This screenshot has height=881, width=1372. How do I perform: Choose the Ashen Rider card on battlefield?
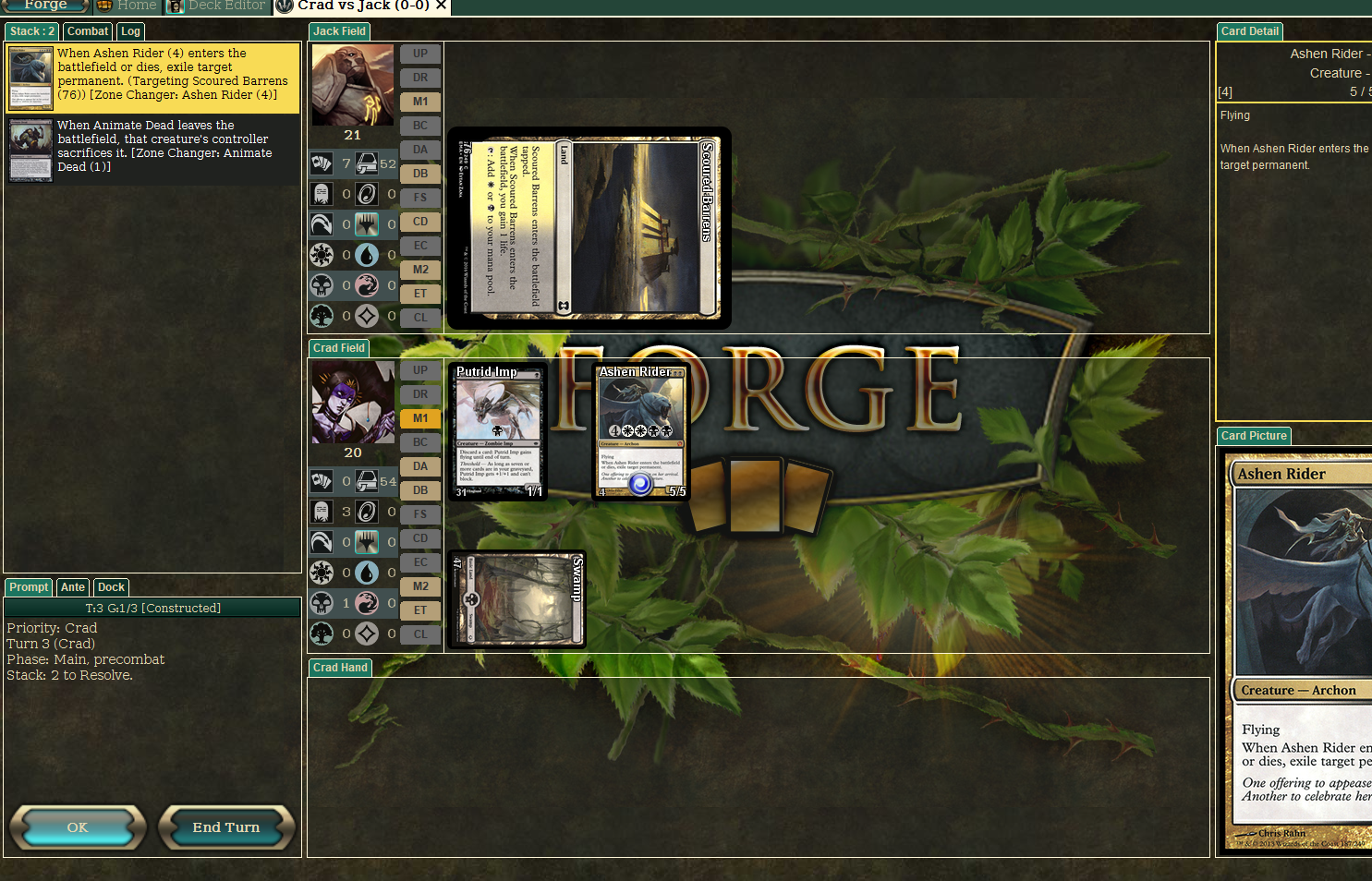641,431
